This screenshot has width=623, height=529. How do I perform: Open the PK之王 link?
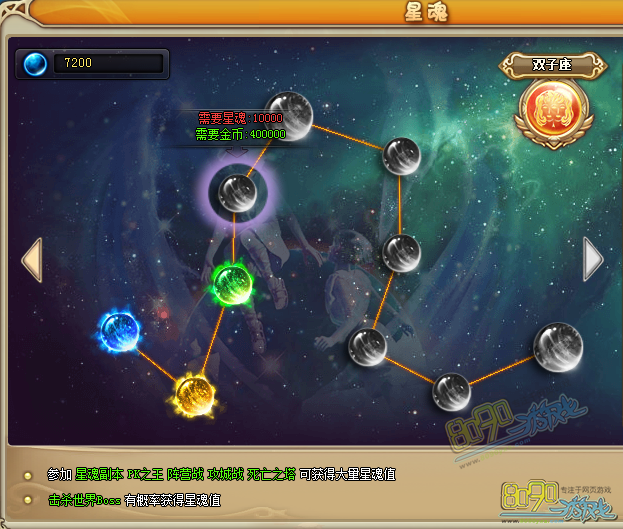tap(145, 474)
